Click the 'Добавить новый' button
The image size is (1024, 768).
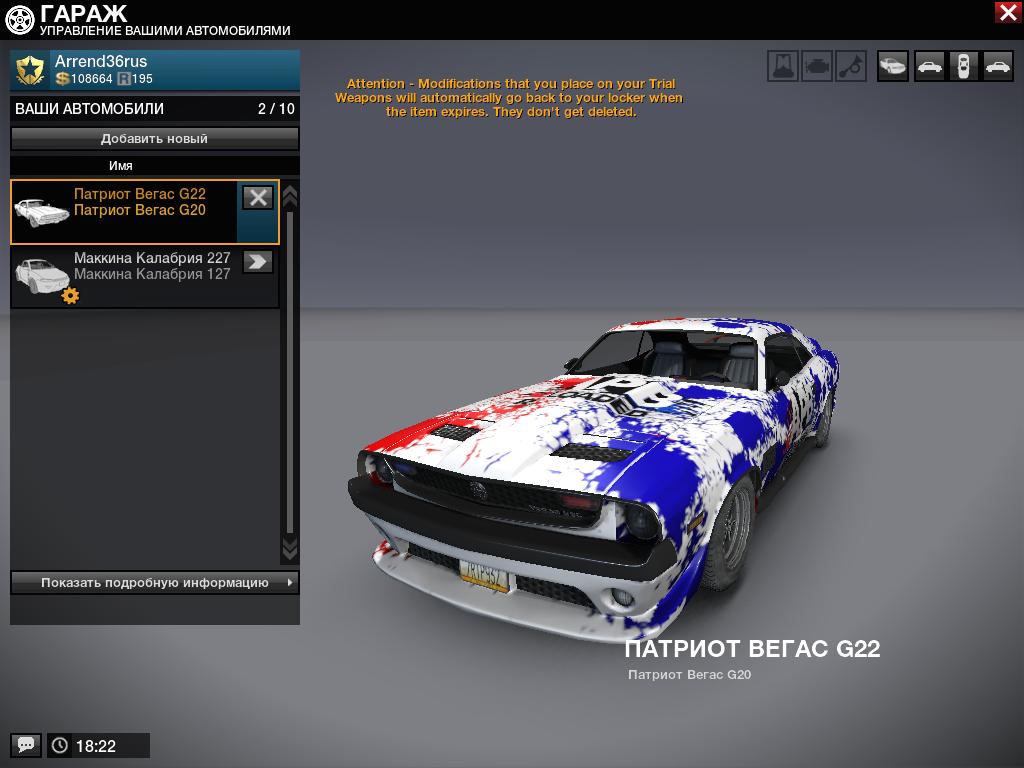[155, 139]
